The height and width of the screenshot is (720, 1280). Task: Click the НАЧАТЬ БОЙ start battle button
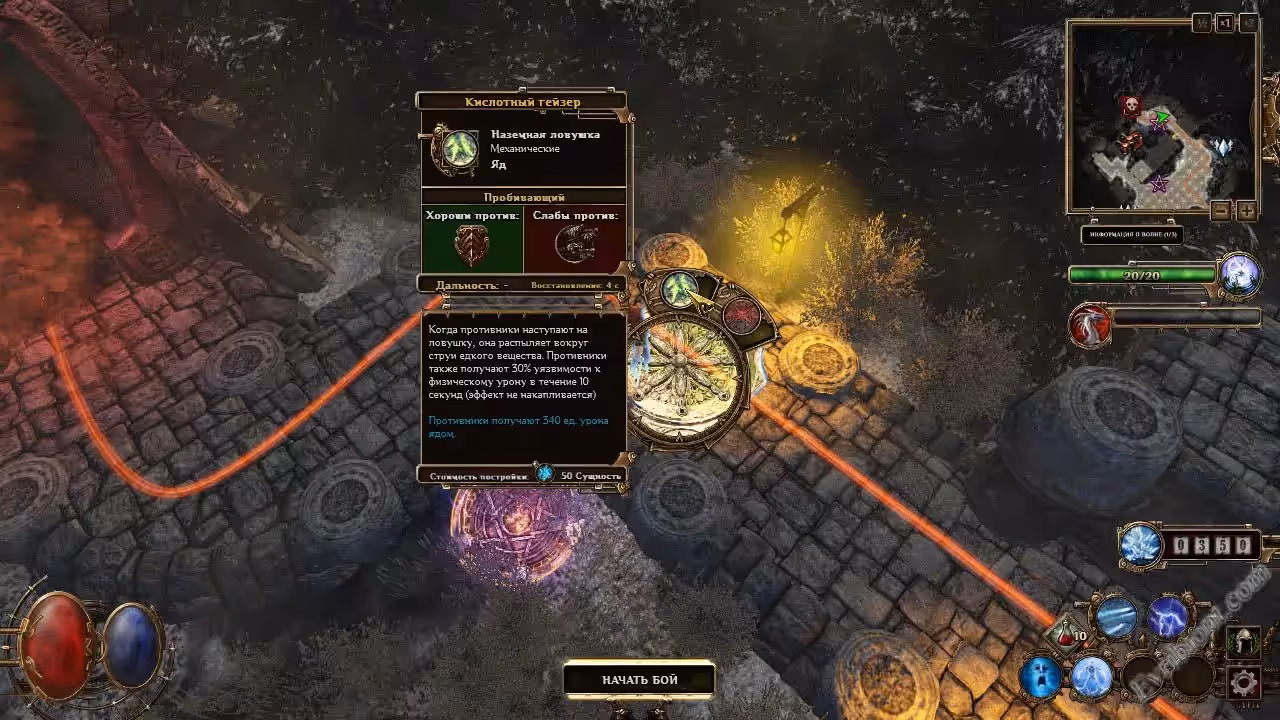(639, 680)
